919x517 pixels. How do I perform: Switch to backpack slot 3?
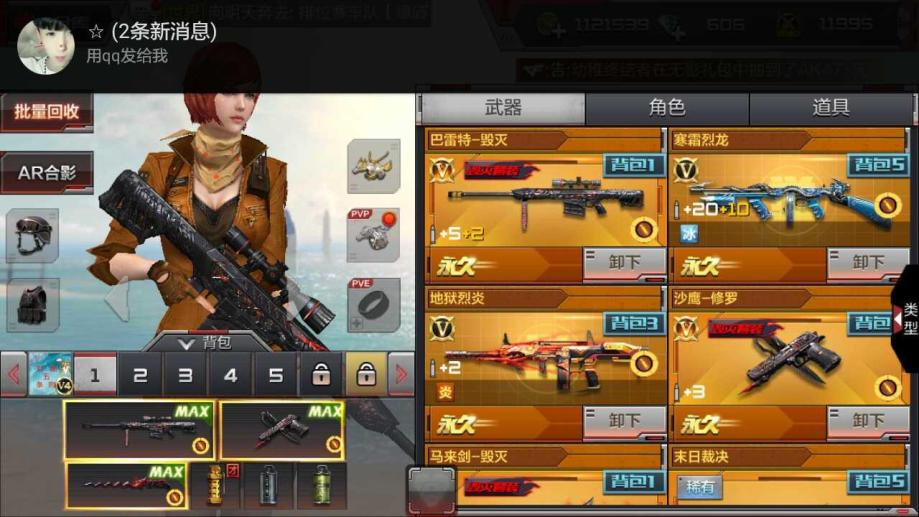coord(185,376)
